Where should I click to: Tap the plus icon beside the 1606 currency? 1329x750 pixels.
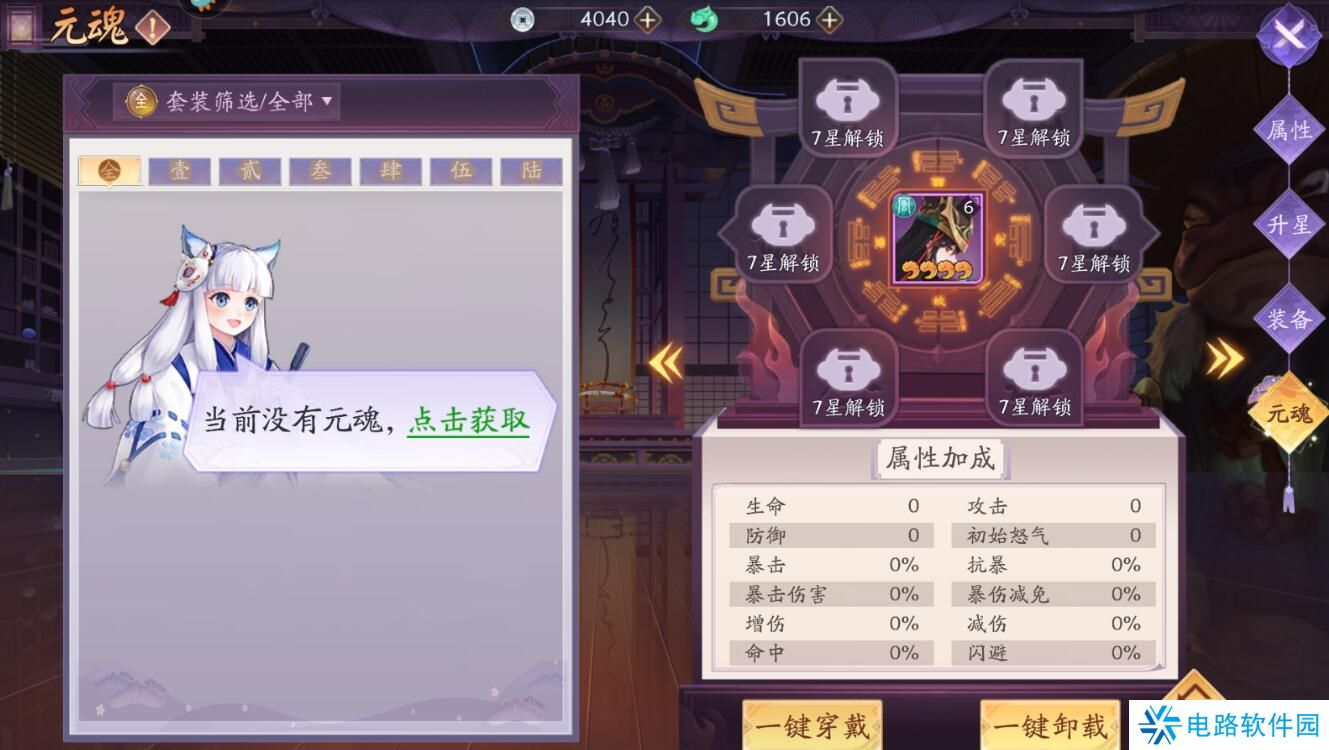(831, 19)
